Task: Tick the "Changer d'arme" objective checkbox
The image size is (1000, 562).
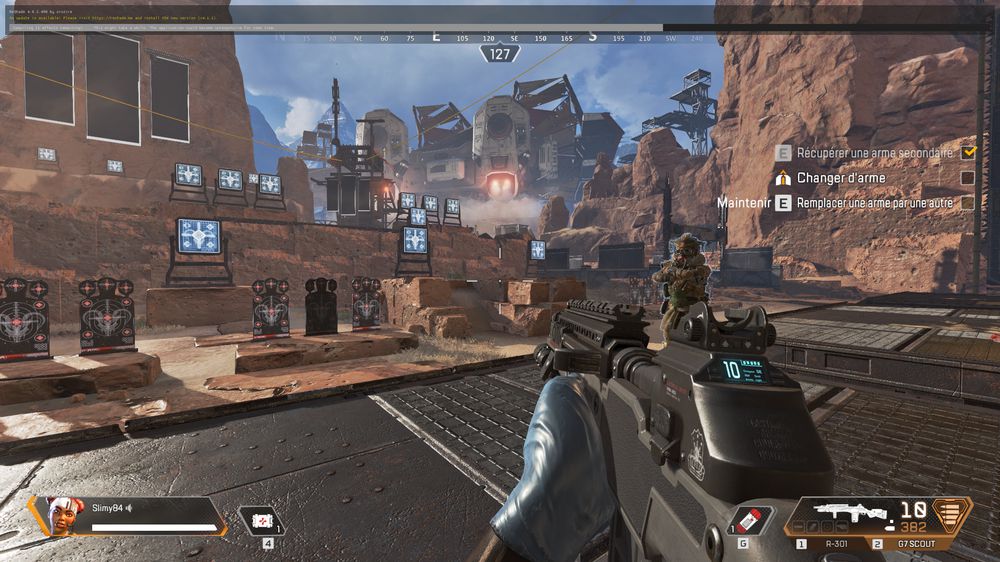Action: point(967,178)
